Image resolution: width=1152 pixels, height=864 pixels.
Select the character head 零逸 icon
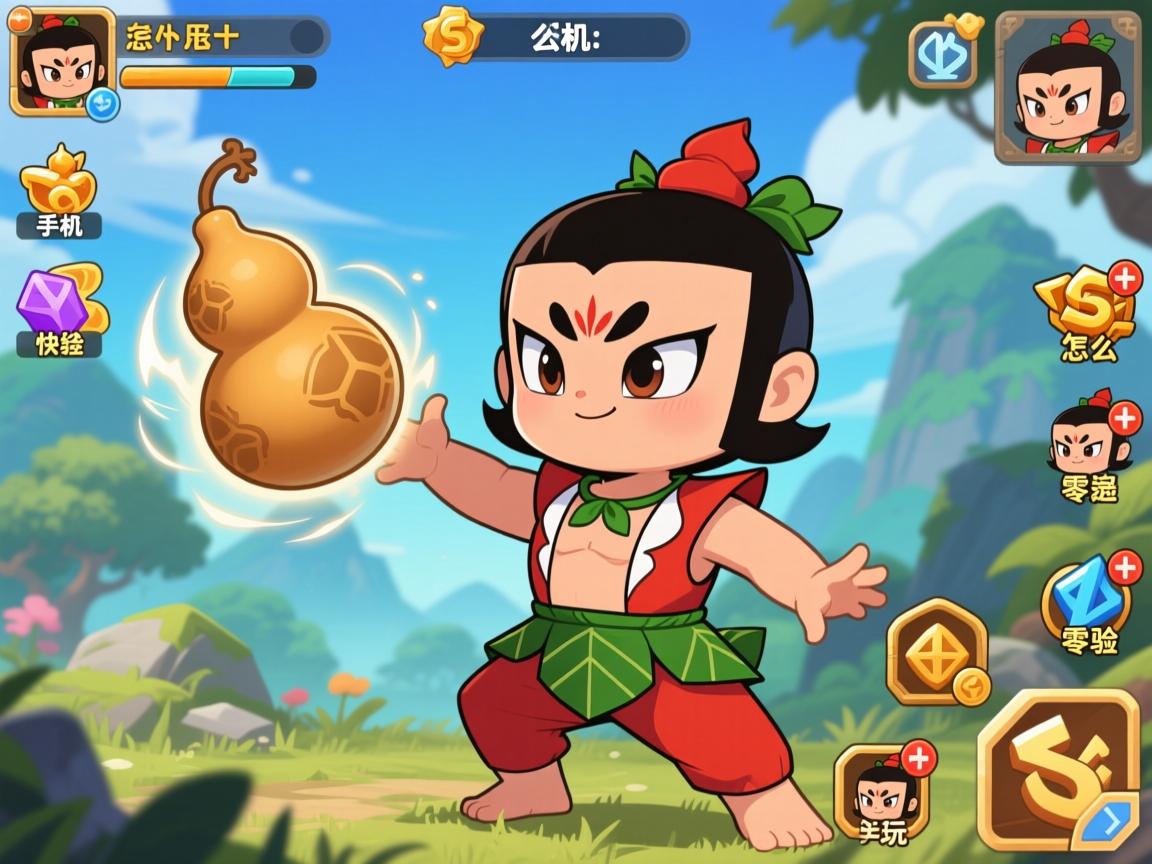[1086, 446]
